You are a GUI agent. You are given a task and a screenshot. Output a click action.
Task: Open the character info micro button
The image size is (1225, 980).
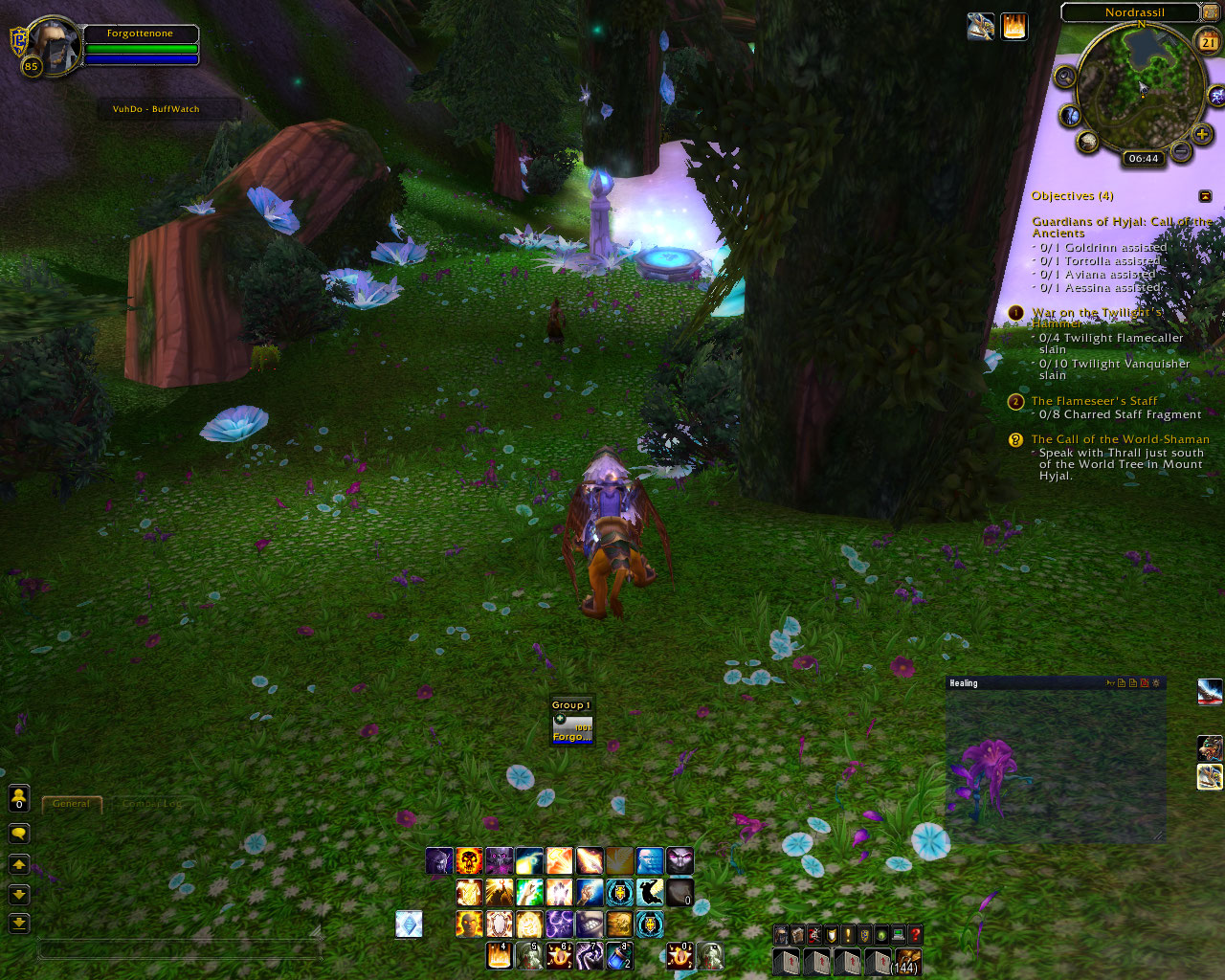click(781, 935)
